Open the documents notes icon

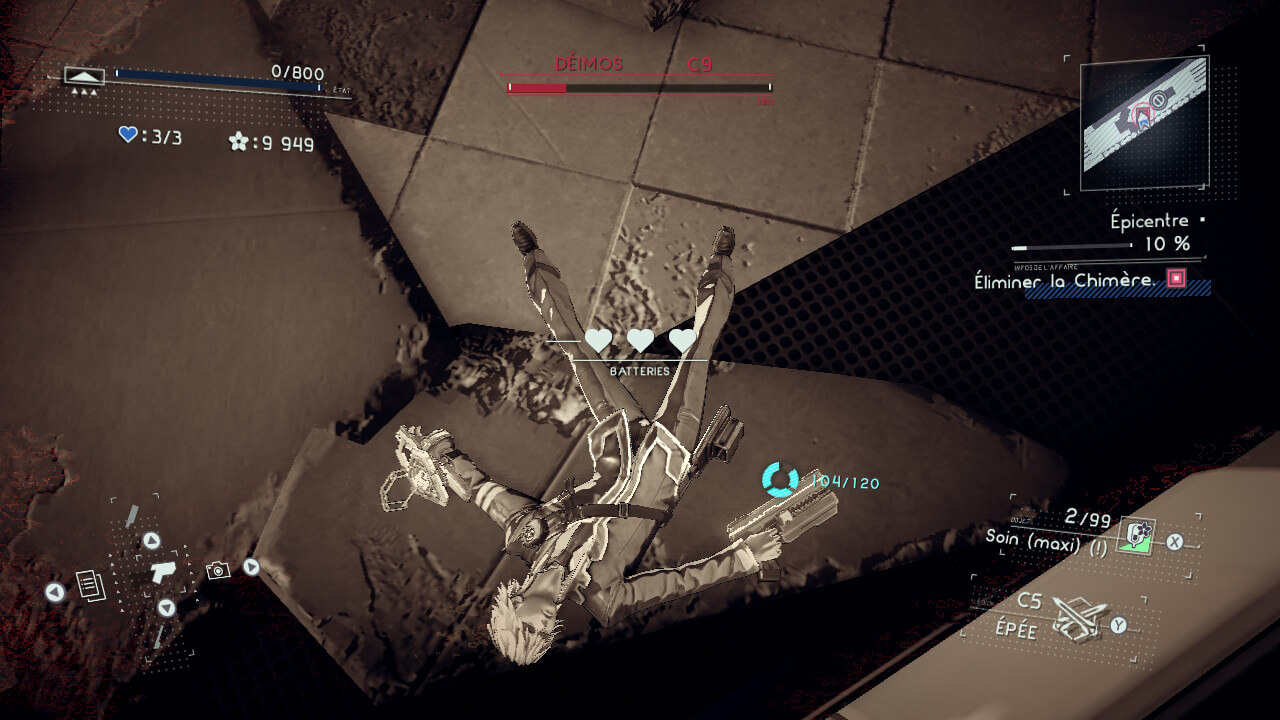pos(91,584)
